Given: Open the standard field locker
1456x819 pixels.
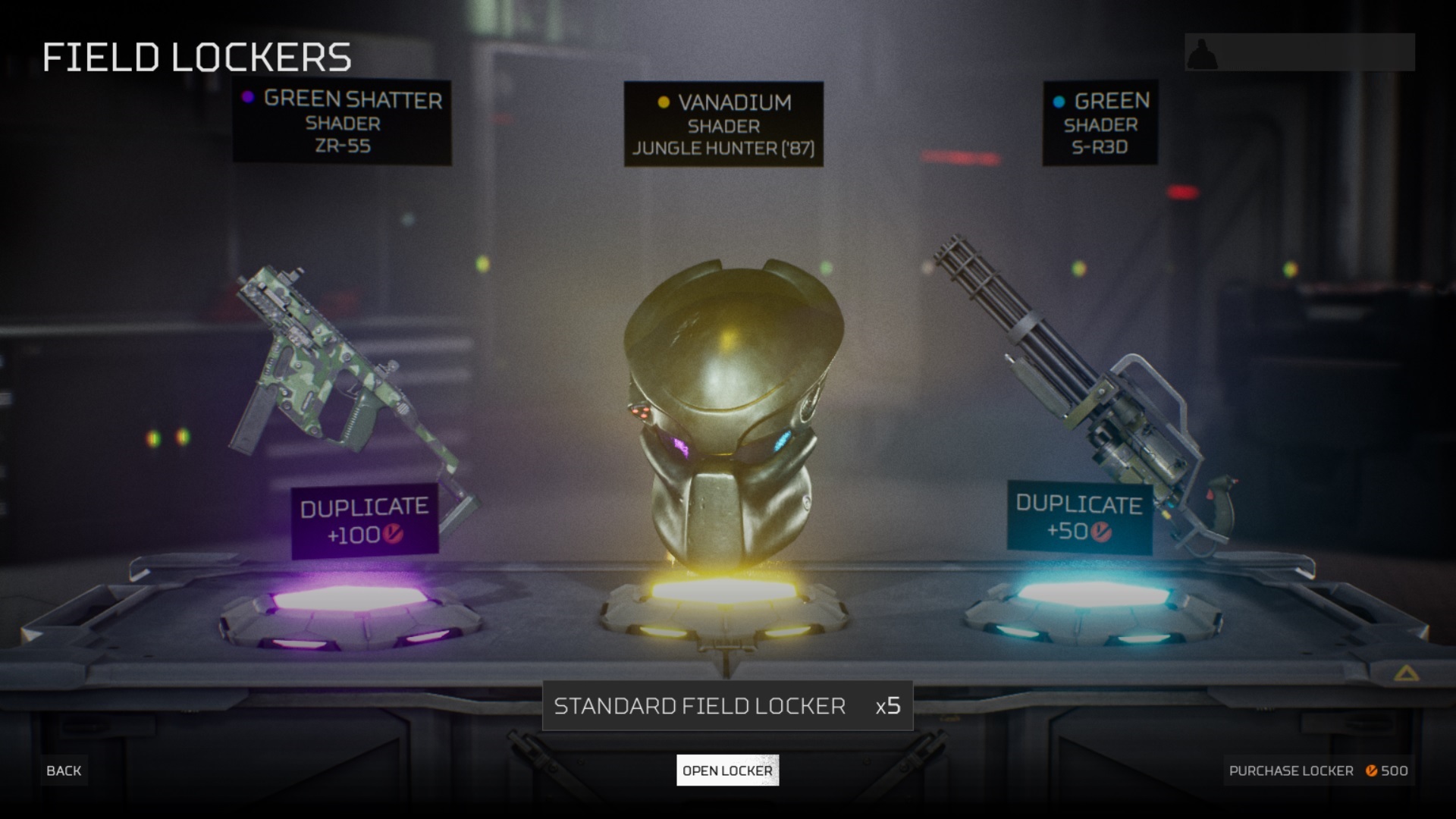Looking at the screenshot, I should pos(727,770).
